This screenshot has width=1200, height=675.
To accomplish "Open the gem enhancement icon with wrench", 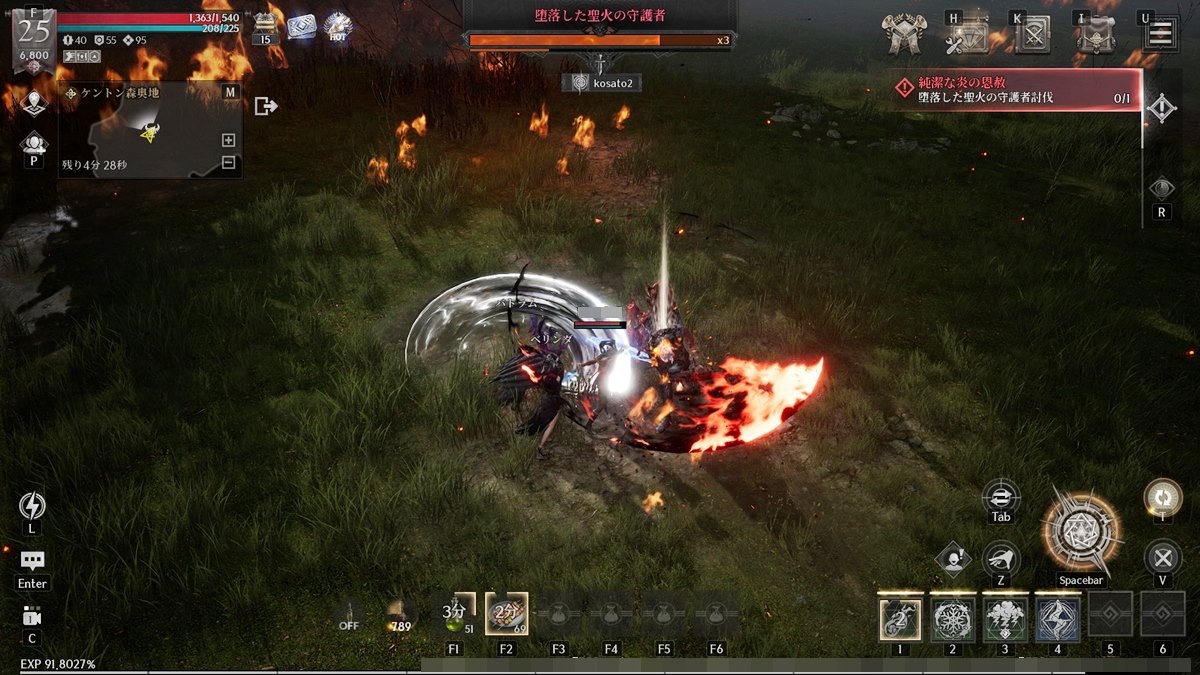I will tap(967, 36).
